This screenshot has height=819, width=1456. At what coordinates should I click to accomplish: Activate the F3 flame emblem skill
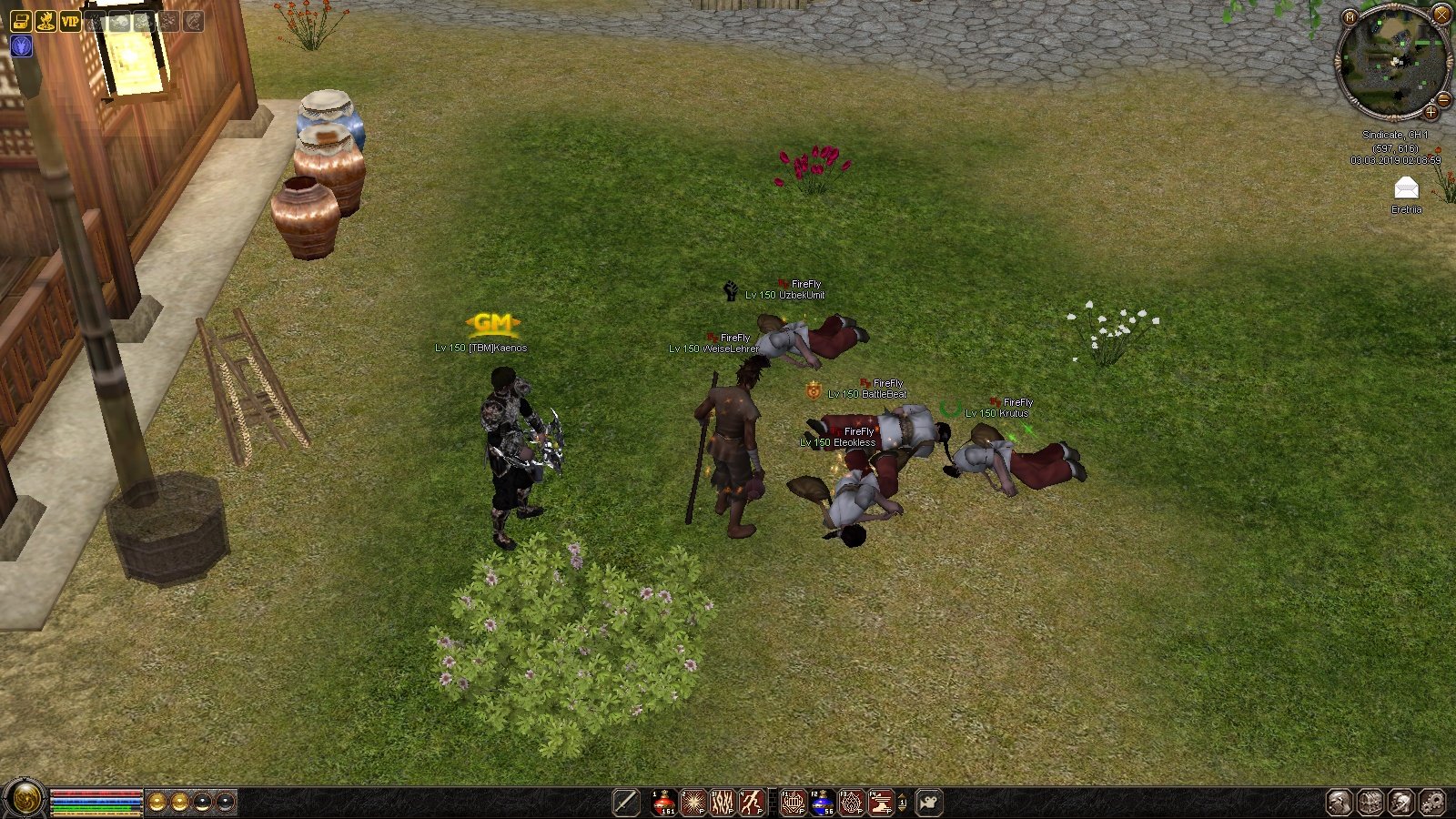tap(852, 803)
